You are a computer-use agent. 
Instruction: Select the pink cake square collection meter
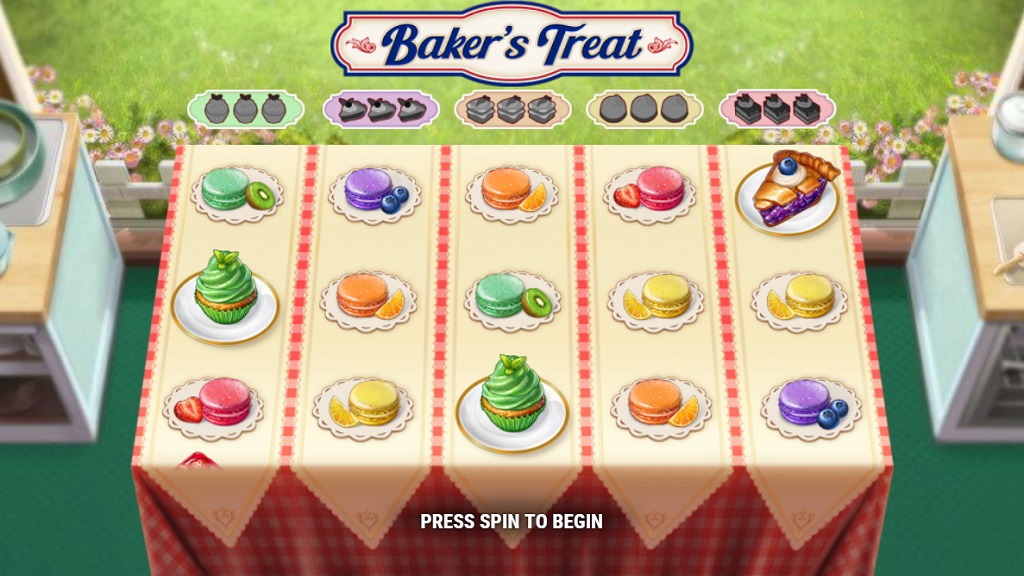click(777, 108)
